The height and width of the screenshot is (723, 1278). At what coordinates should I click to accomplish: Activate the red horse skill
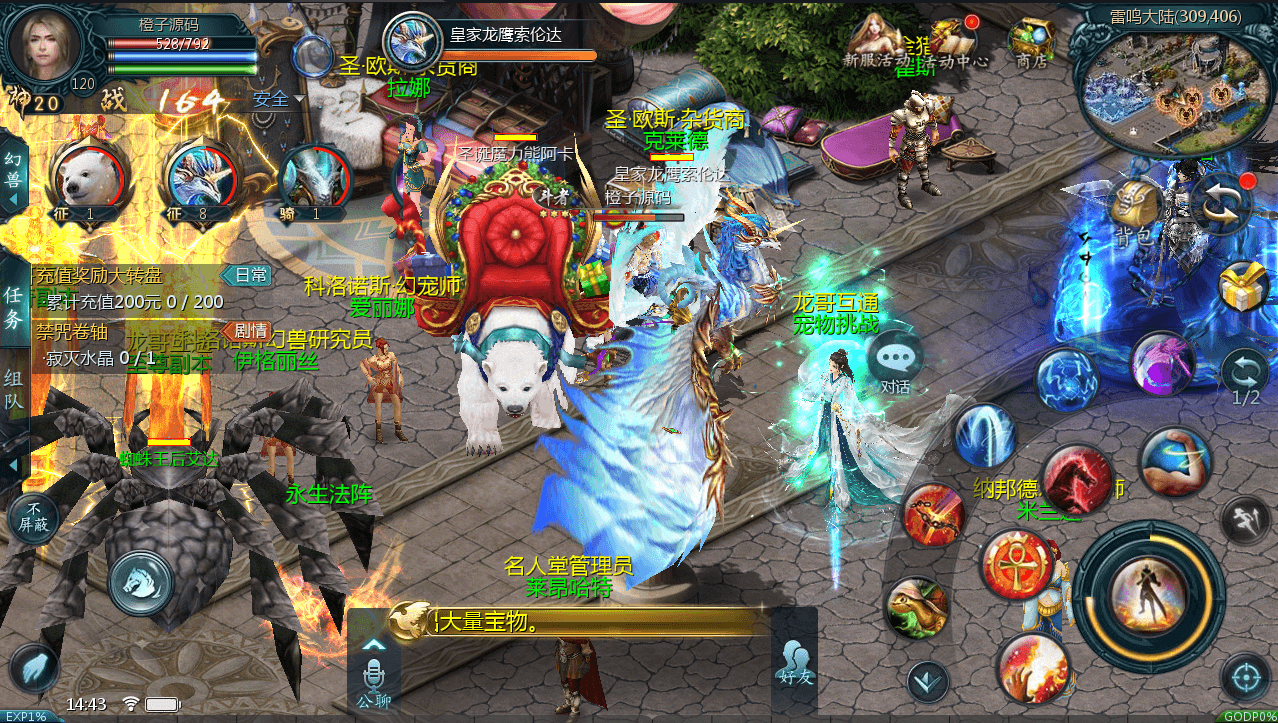point(1076,479)
